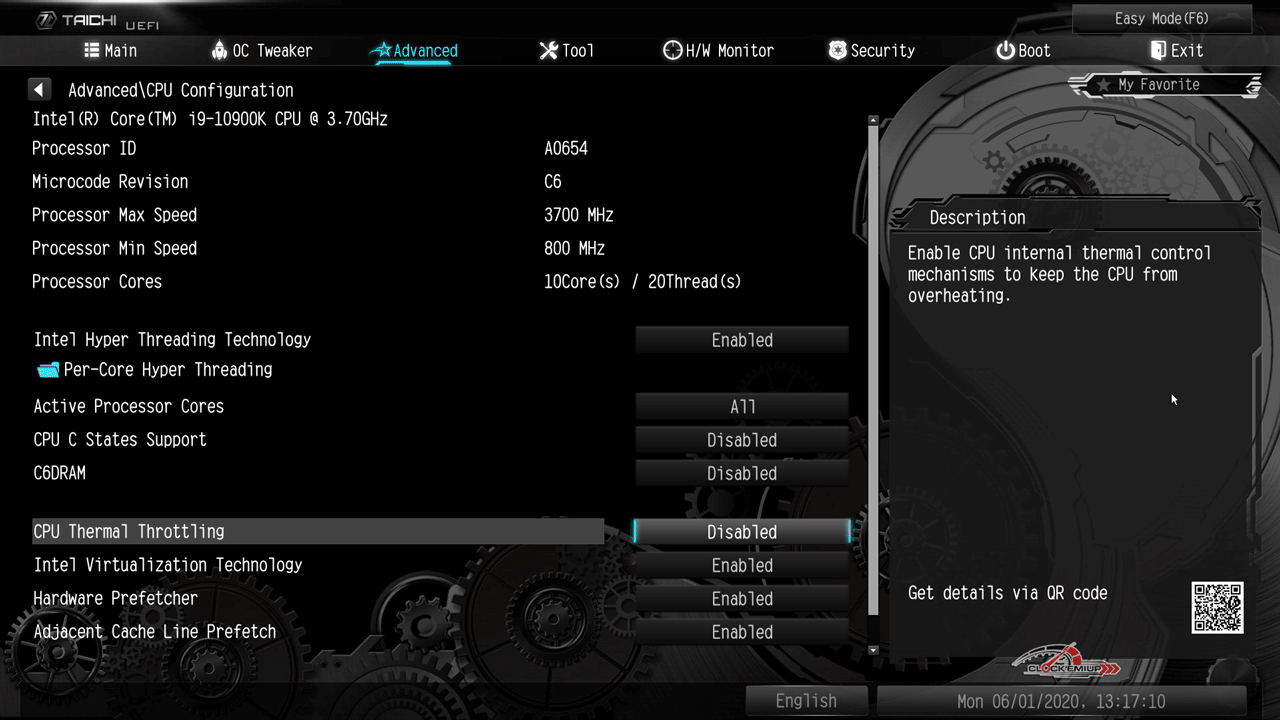Open CPU Thermal Throttling dropdown
Image resolution: width=1280 pixels, height=720 pixels.
pos(742,532)
